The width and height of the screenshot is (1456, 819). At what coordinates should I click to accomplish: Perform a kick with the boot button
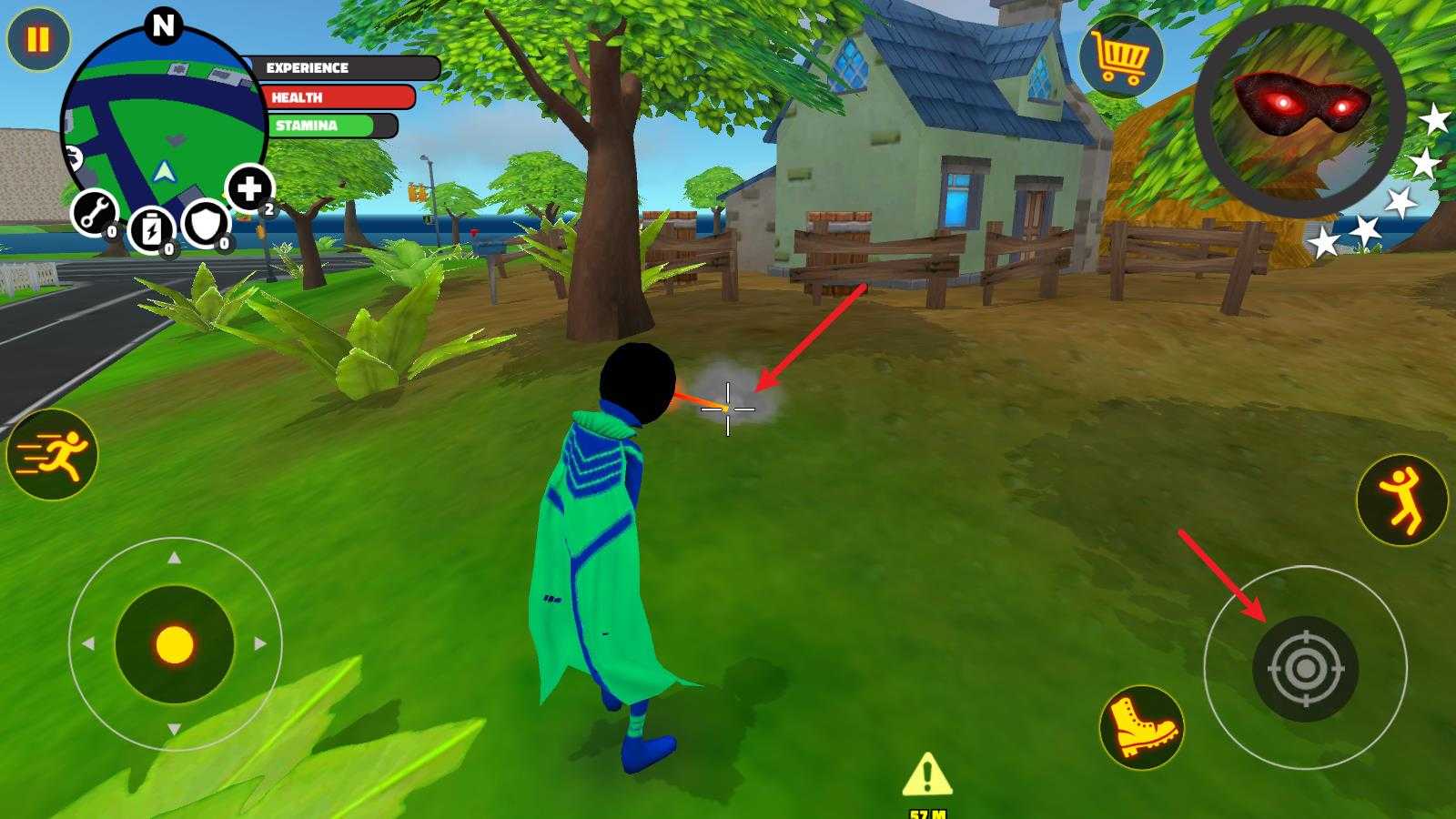click(1141, 727)
